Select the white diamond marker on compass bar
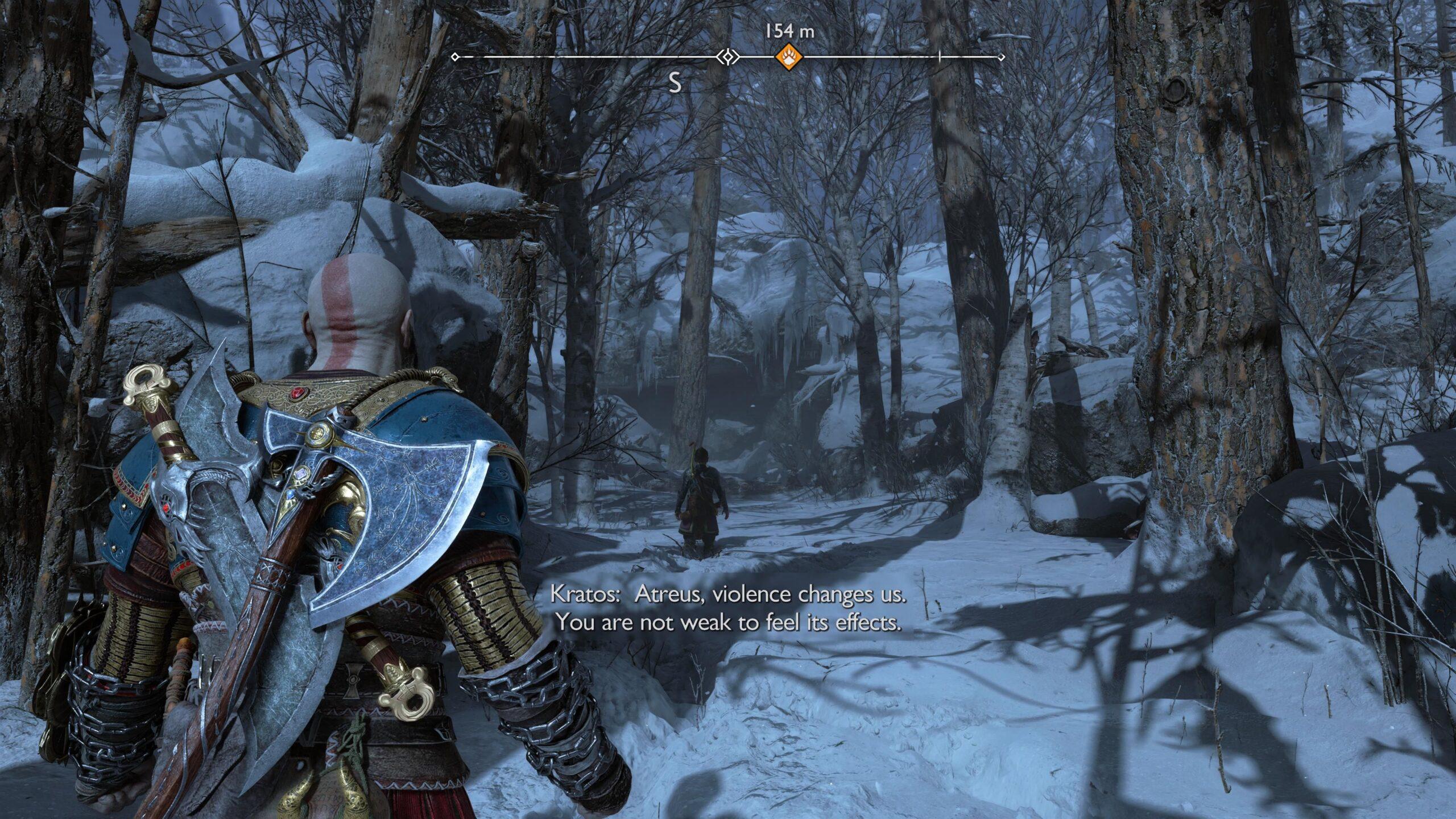Viewport: 1456px width, 819px height. click(727, 57)
